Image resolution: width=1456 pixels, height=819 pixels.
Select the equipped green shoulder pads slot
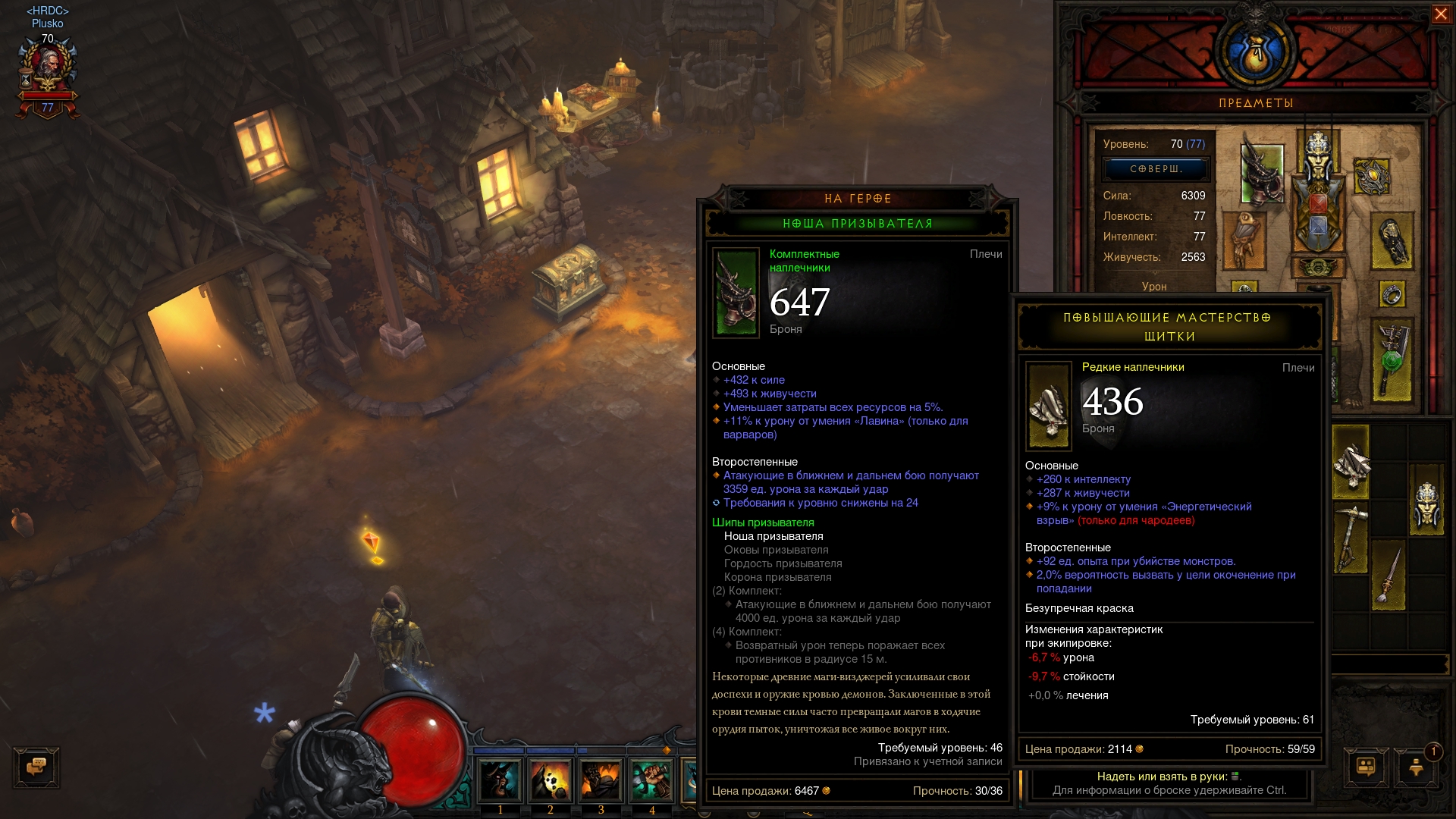1262,174
